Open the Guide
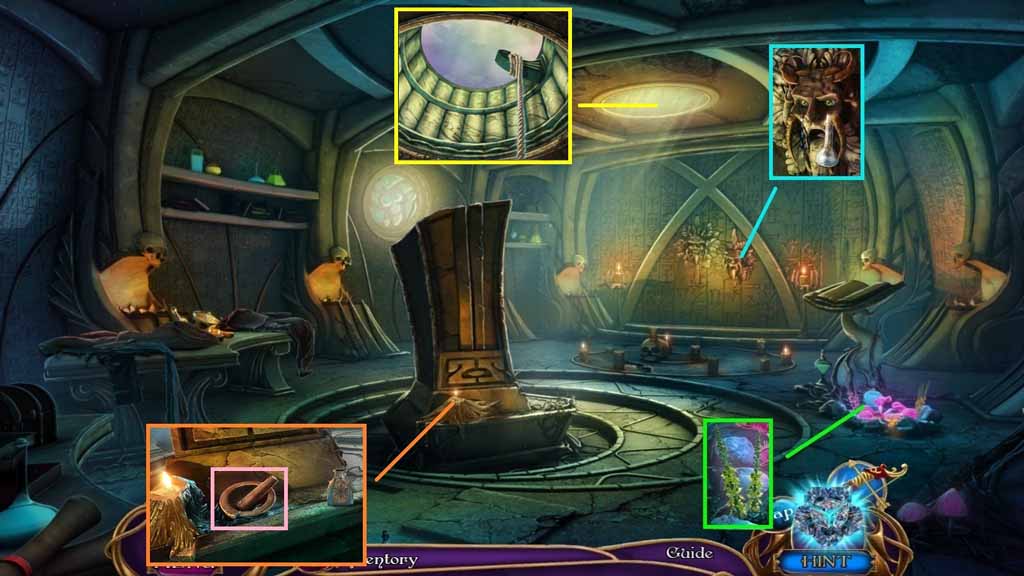 coord(690,553)
